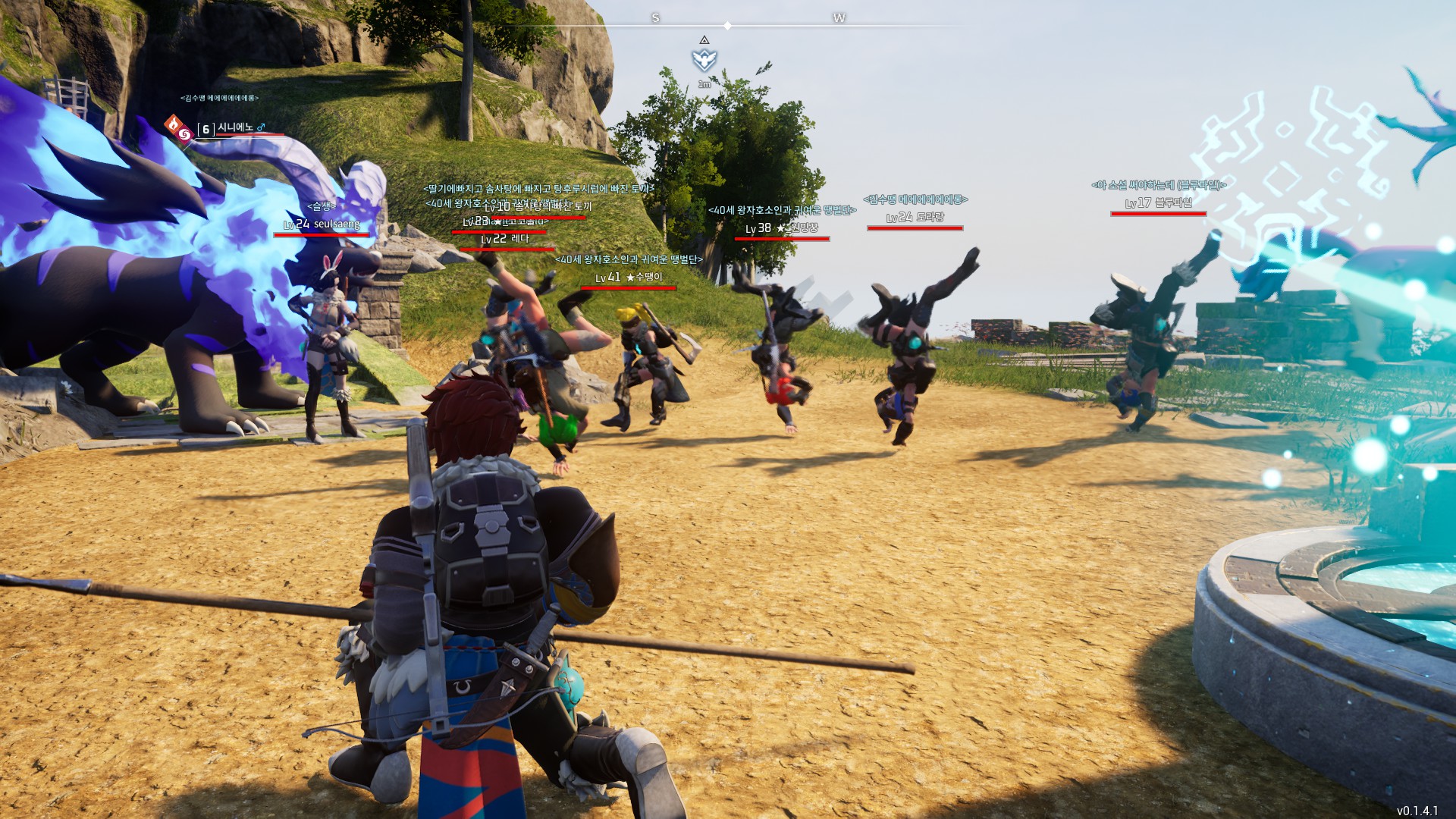The width and height of the screenshot is (1456, 819).
Task: Click the winged shield waypoint marker
Action: (704, 60)
